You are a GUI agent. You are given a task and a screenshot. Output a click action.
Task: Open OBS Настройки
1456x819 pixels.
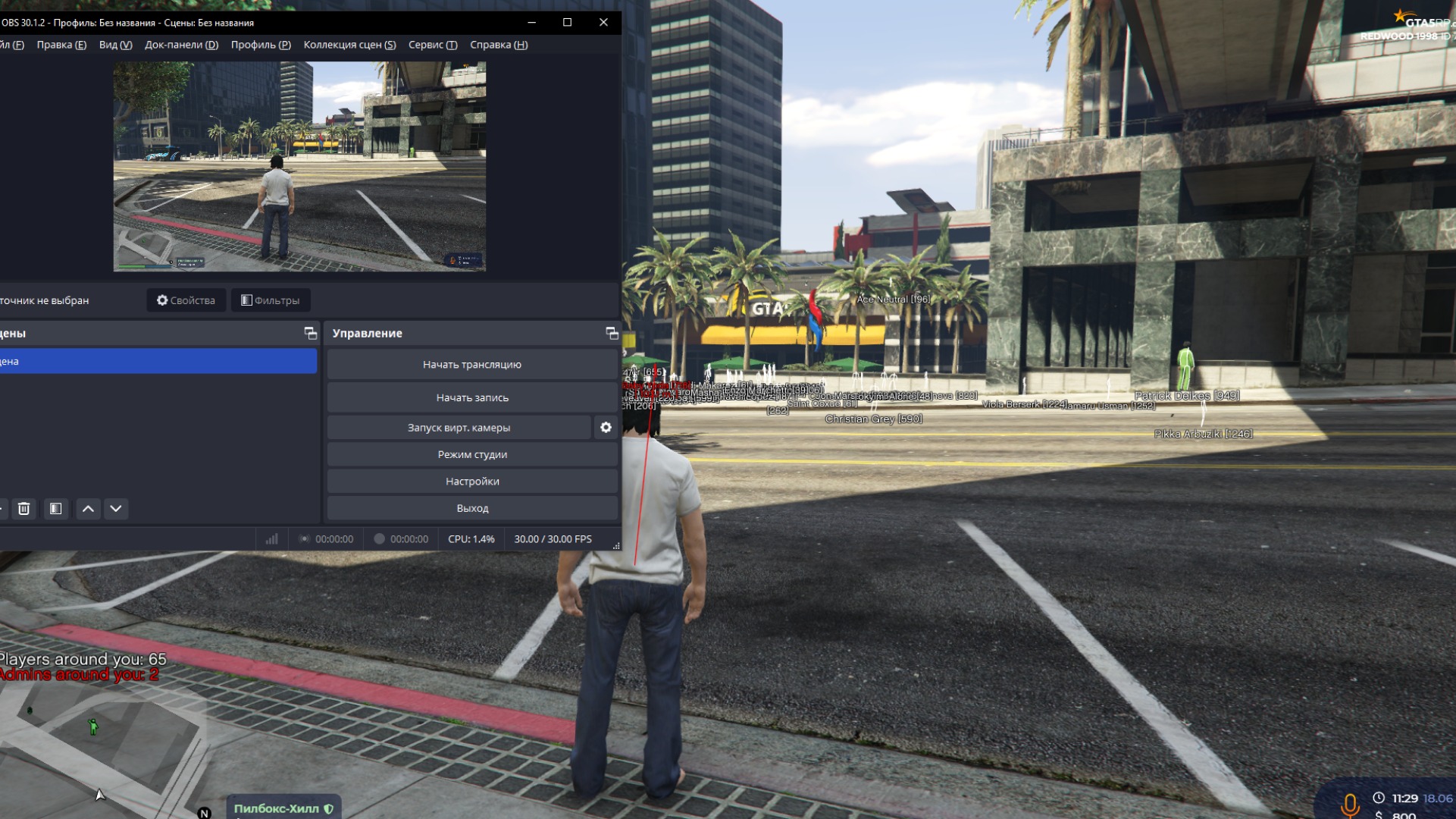tap(472, 481)
